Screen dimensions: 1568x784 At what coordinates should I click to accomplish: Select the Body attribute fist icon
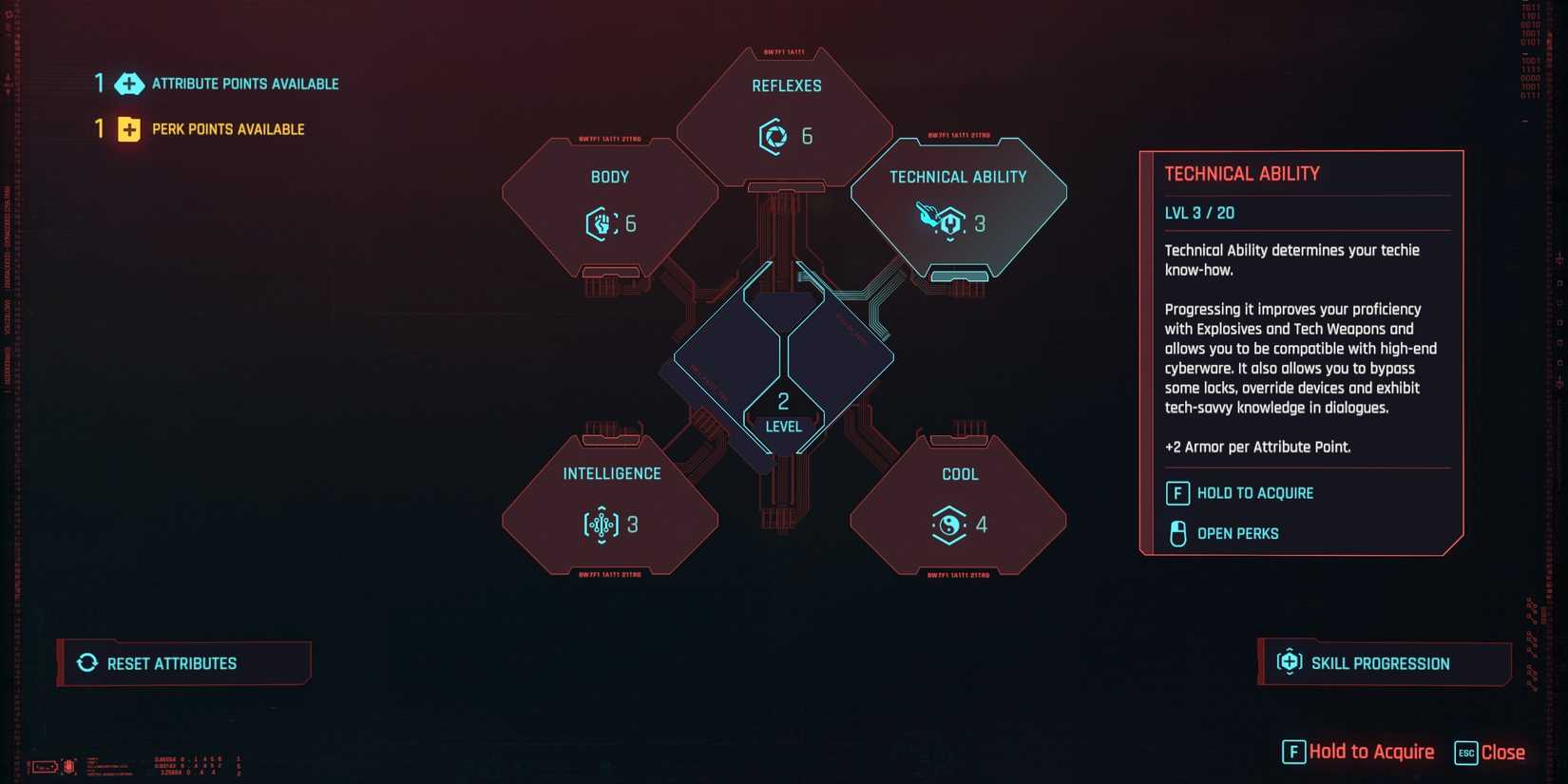[597, 225]
